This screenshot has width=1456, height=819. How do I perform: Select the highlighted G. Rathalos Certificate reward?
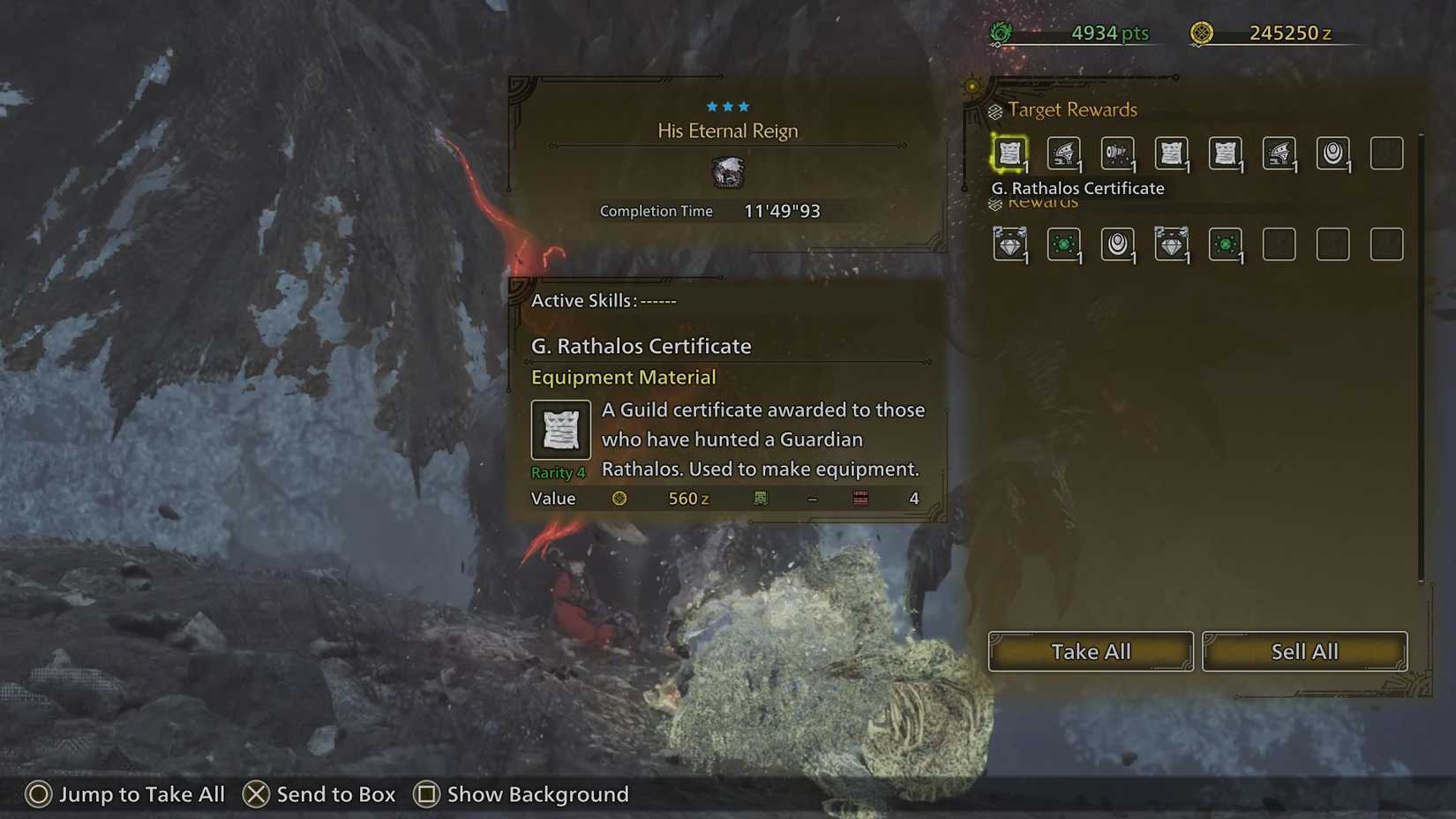click(1010, 152)
